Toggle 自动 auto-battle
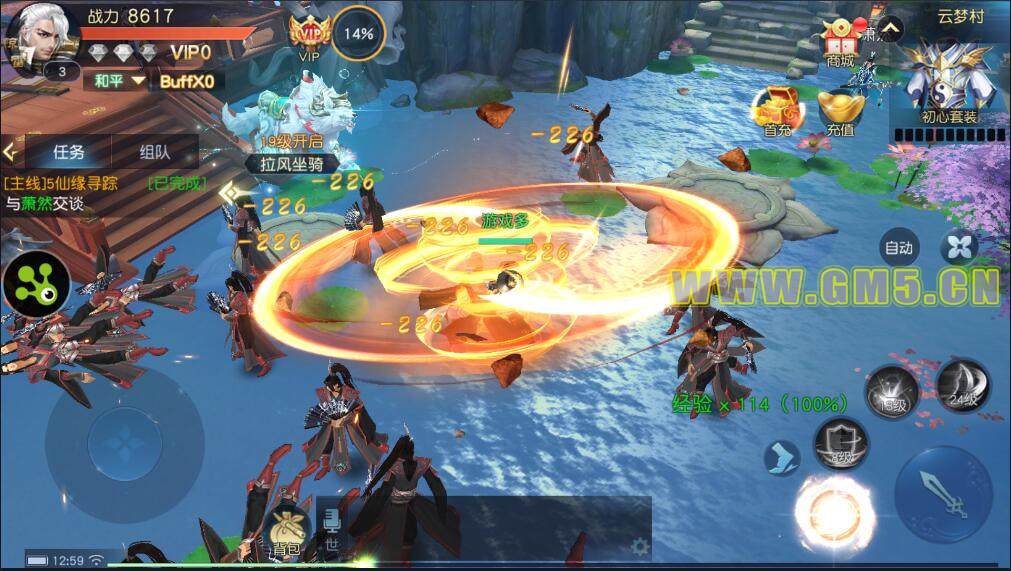Image resolution: width=1011 pixels, height=571 pixels. pos(898,247)
